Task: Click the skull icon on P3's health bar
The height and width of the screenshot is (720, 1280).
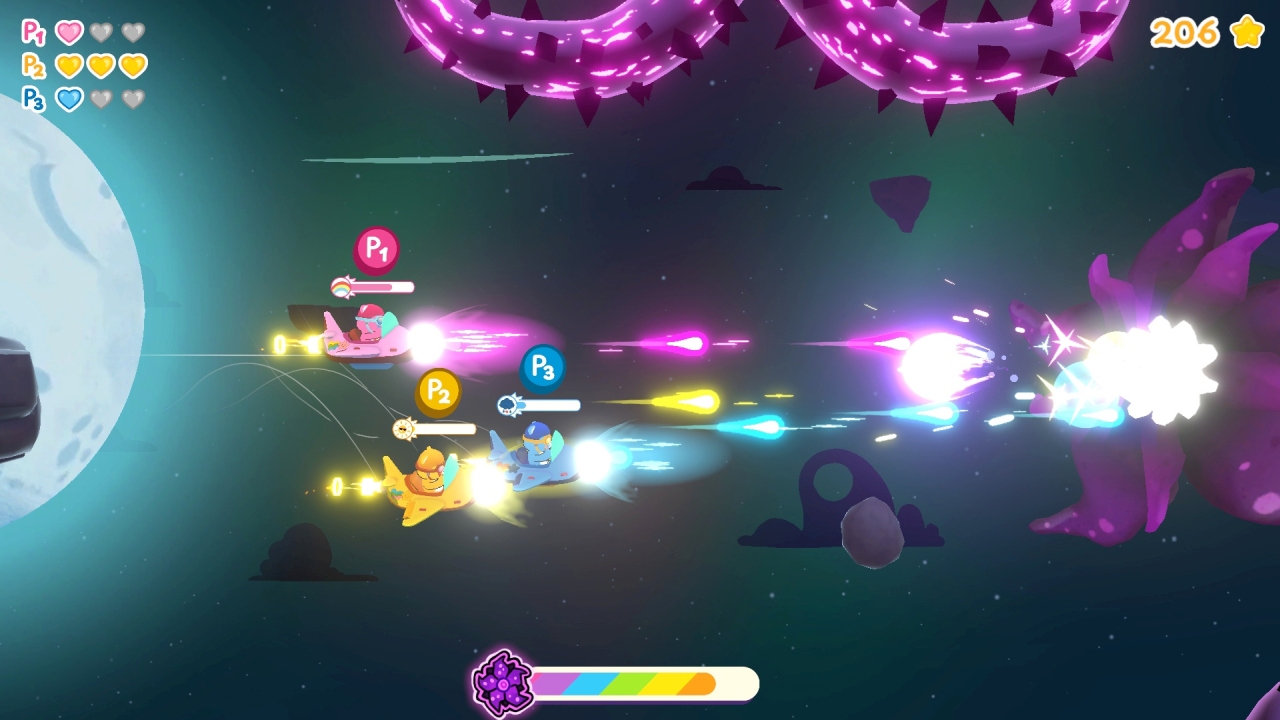Action: pyautogui.click(x=508, y=404)
